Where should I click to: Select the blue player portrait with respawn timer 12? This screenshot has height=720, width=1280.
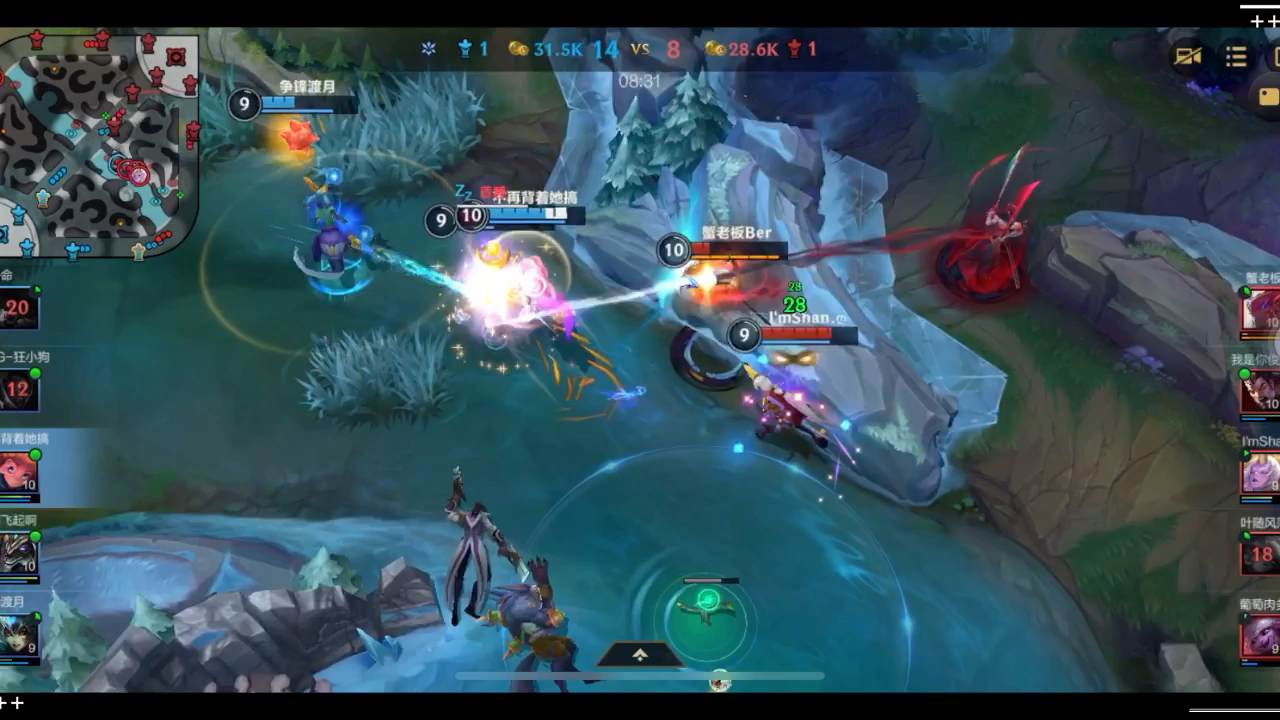19,390
